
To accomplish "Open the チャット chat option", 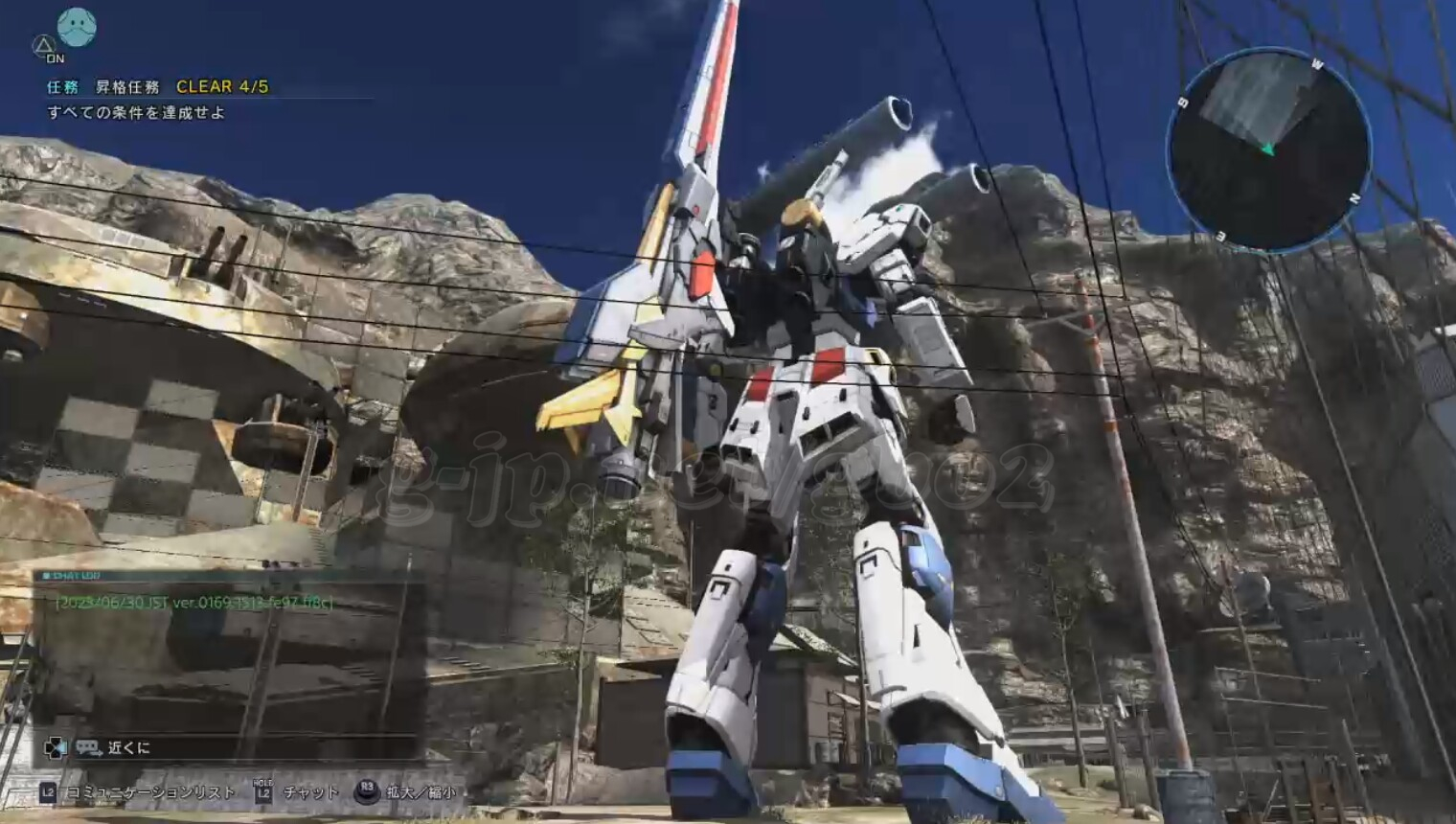I will pyautogui.click(x=310, y=792).
